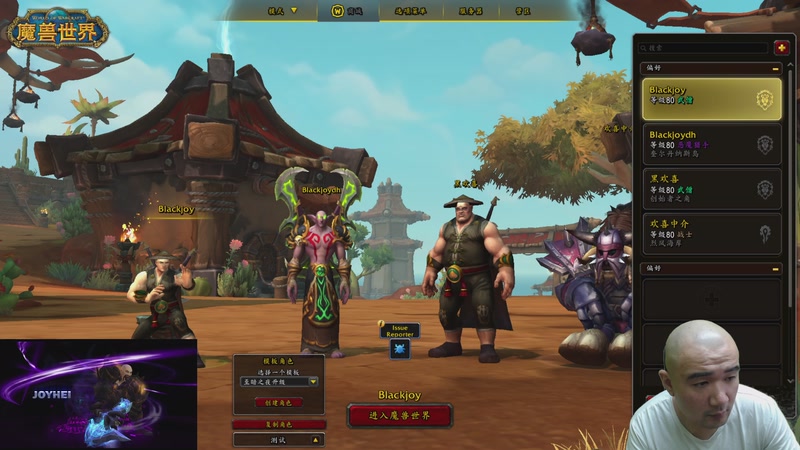Collapse the second 偏好 group header

[x=776, y=268]
